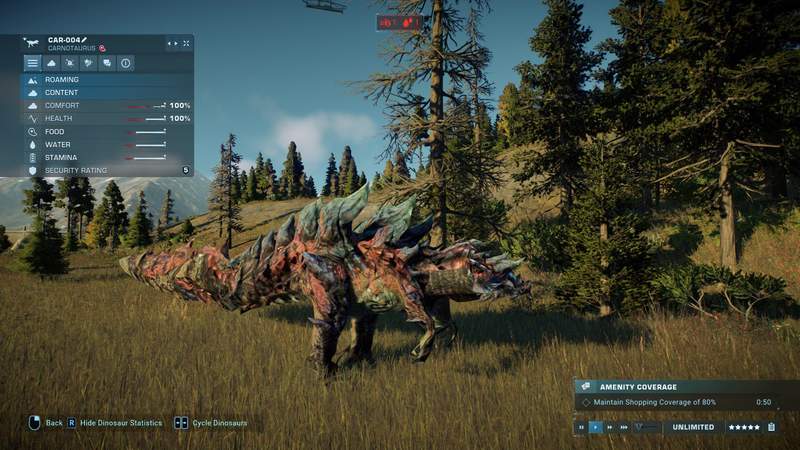Rename dinosaur with pencil icon beside CAR-004

(x=85, y=40)
